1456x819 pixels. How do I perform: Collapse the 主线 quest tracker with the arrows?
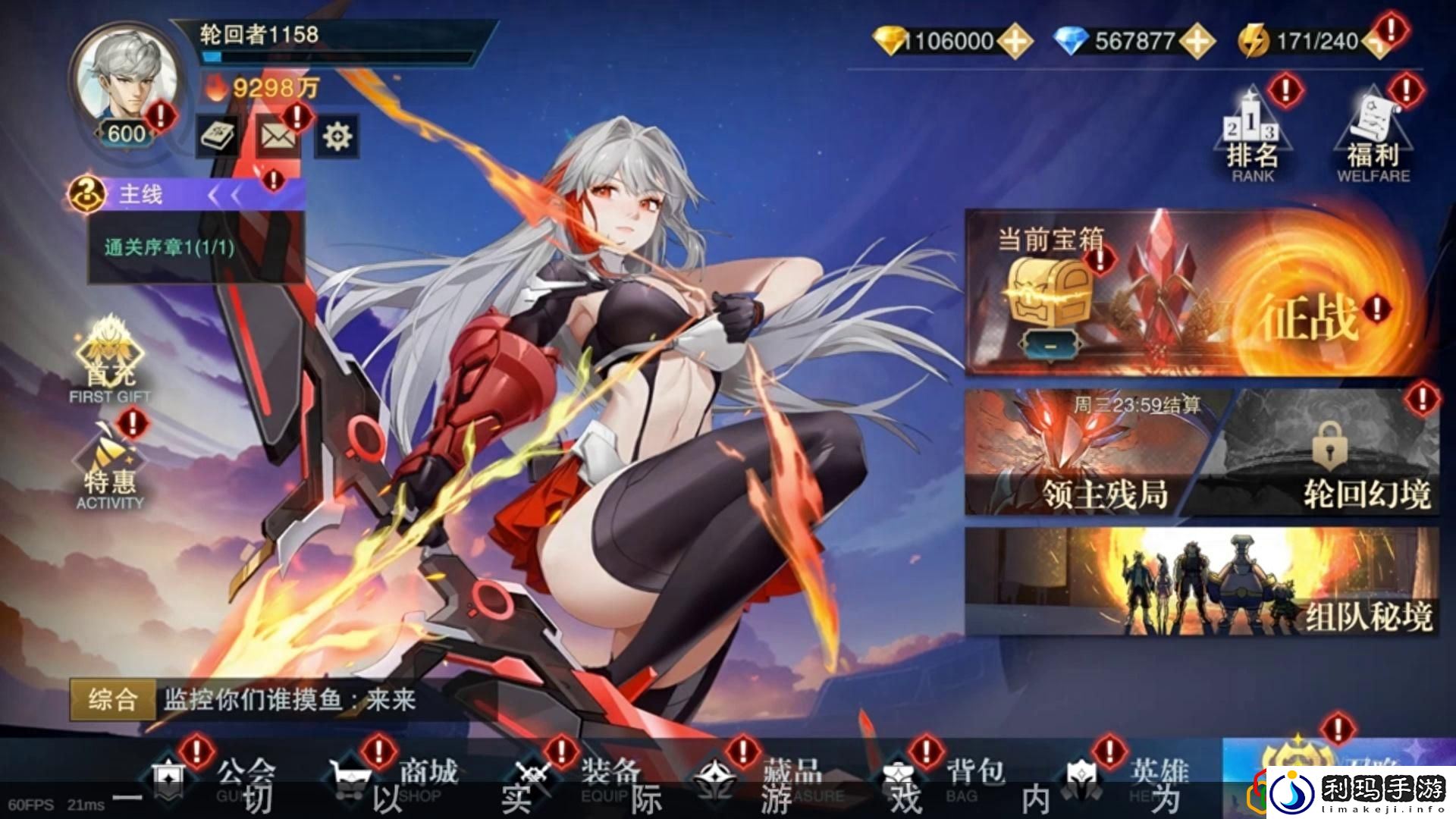tap(227, 194)
